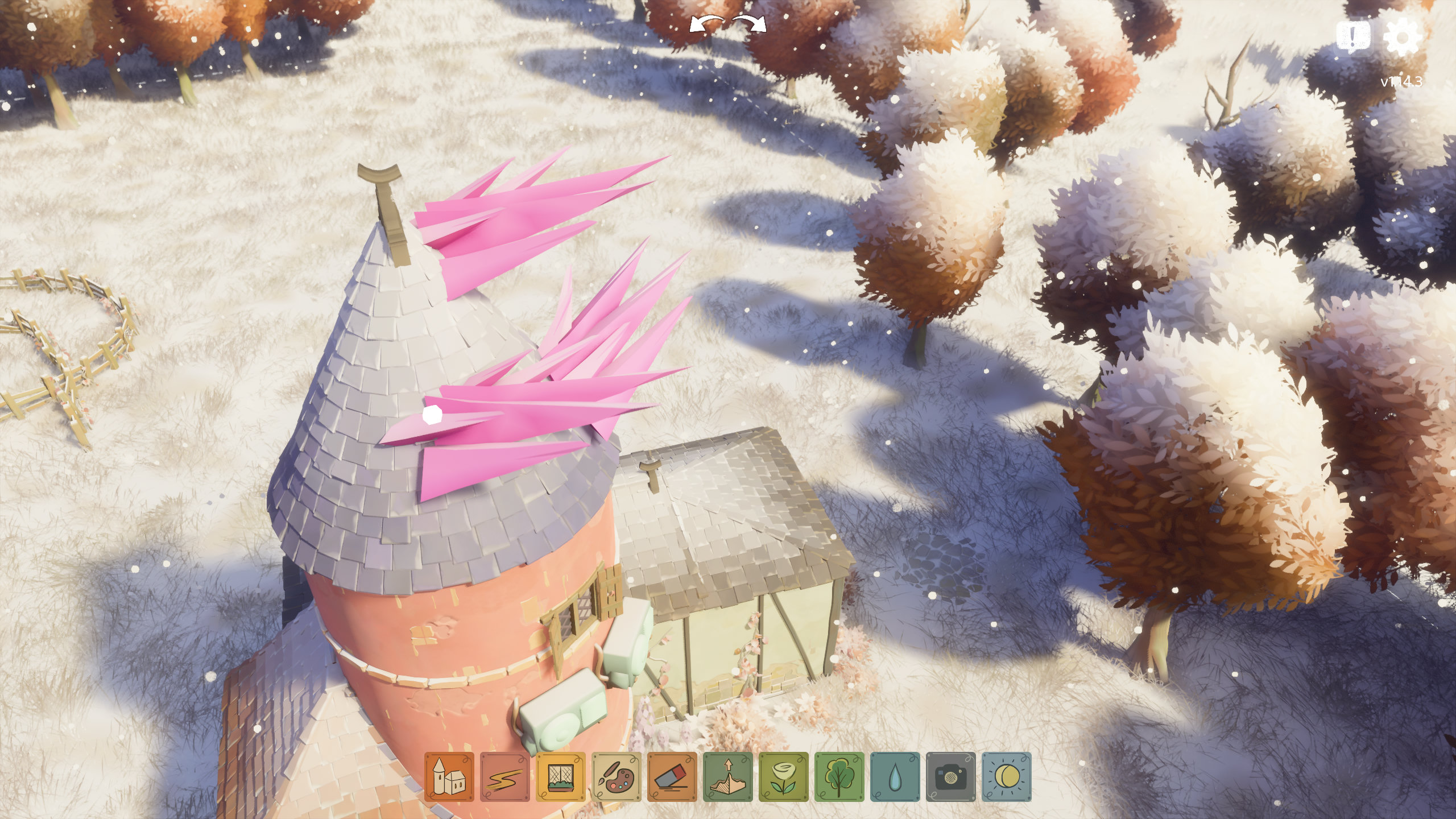
Task: Undo the last action
Action: 706,25
